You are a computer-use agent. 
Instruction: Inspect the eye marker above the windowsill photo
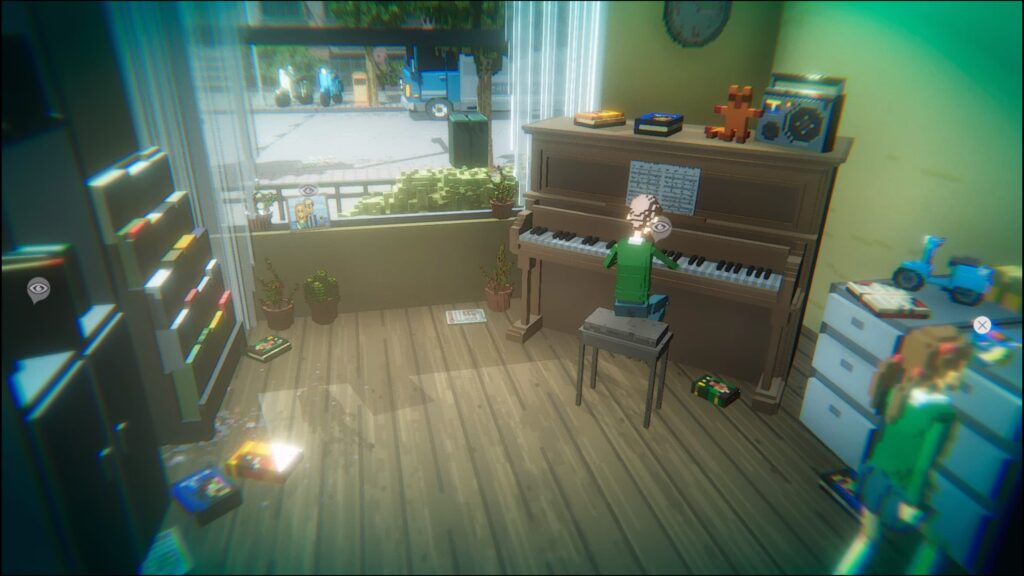308,190
